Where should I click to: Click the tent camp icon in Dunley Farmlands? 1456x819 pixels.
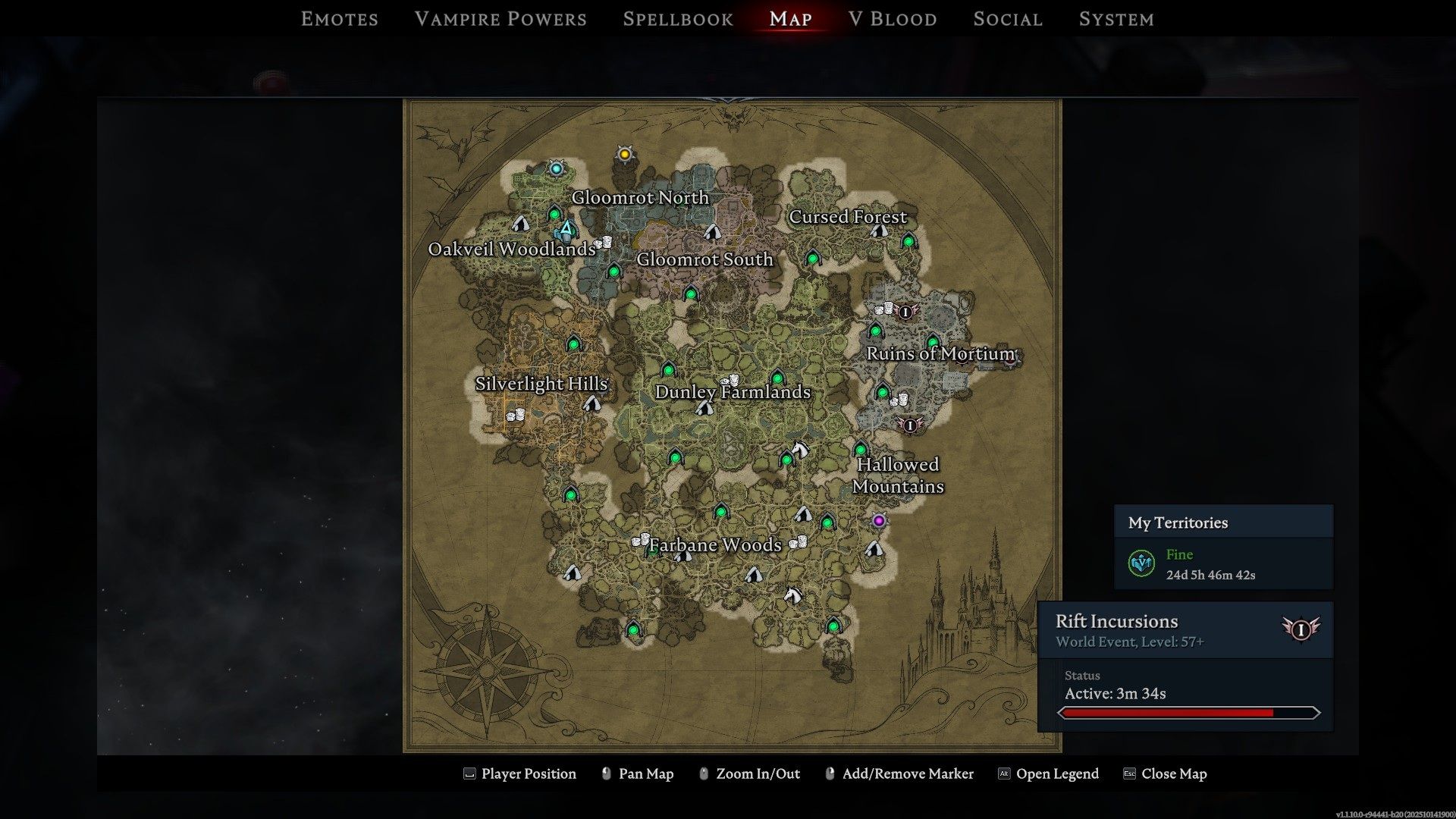(704, 406)
